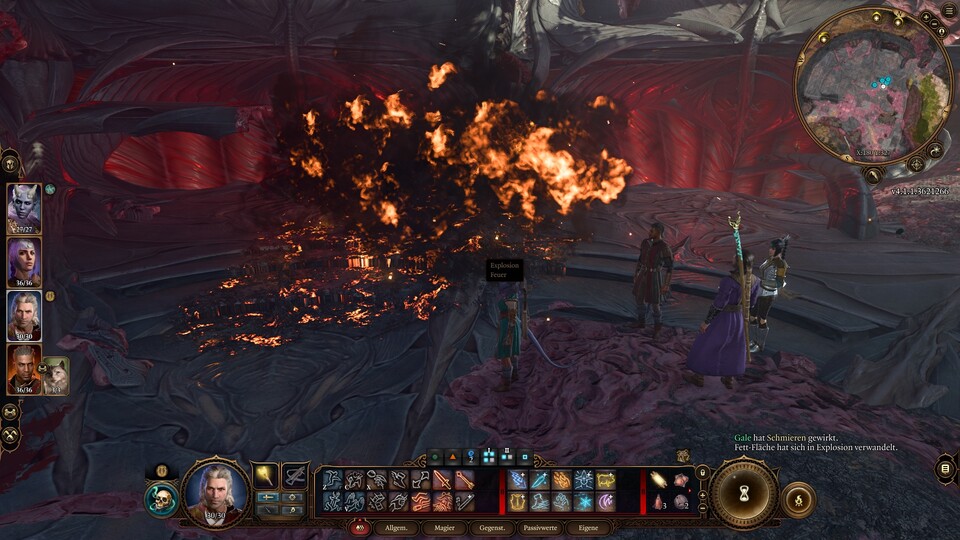Toggle the skull non-lethal attack button
The height and width of the screenshot is (540, 960).
click(x=160, y=499)
